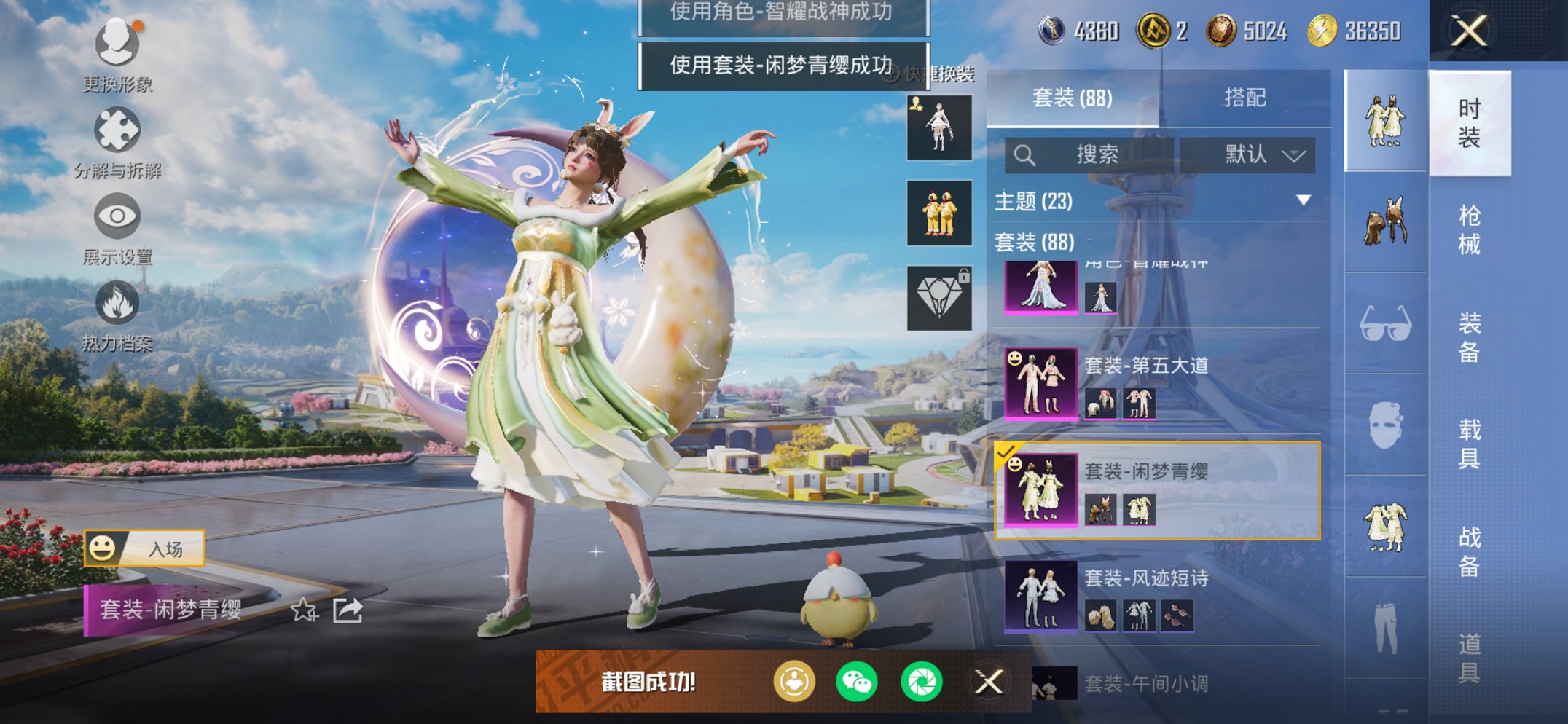Click the search magnifier icon
The image size is (1568, 724).
[1026, 154]
